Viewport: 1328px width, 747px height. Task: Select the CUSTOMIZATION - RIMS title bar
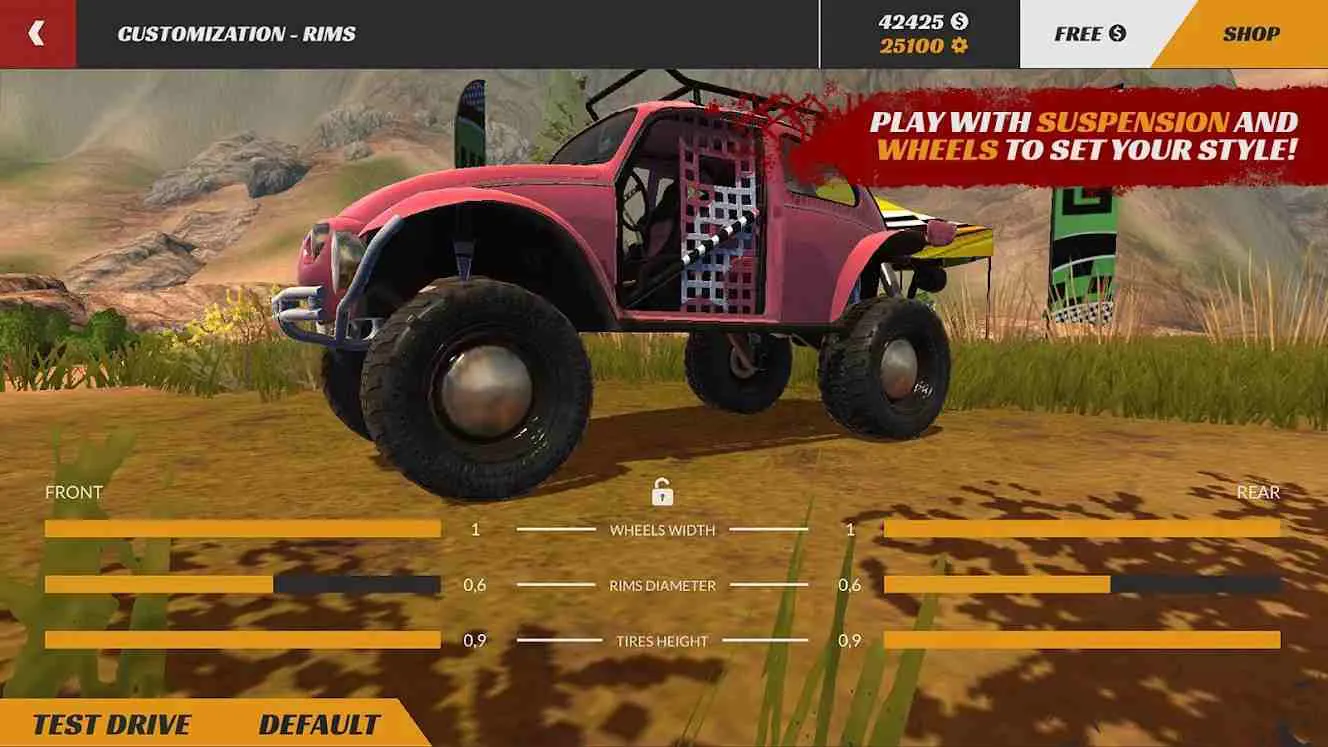pos(235,32)
